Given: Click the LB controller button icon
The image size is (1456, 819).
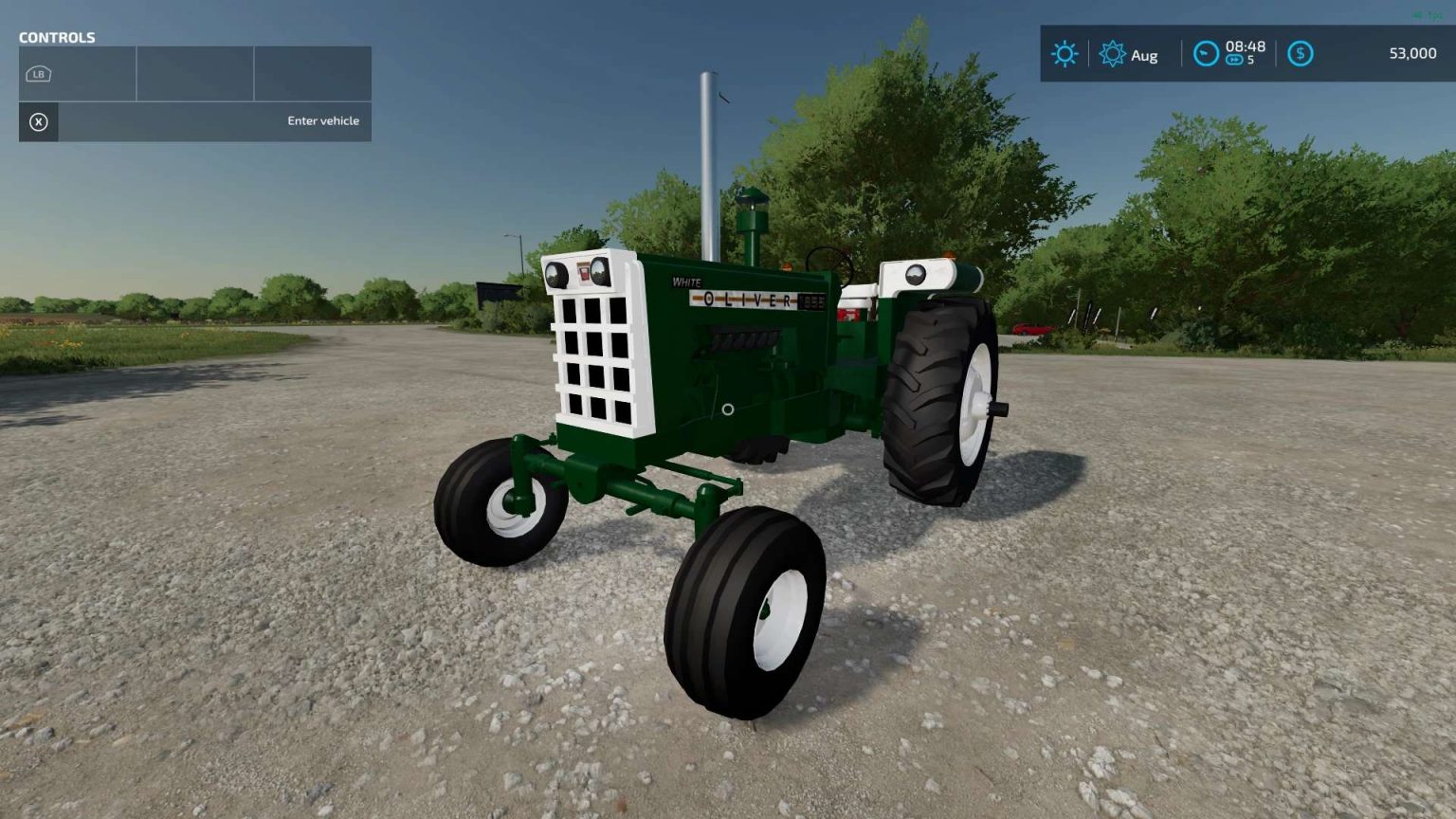Looking at the screenshot, I should pos(38,73).
